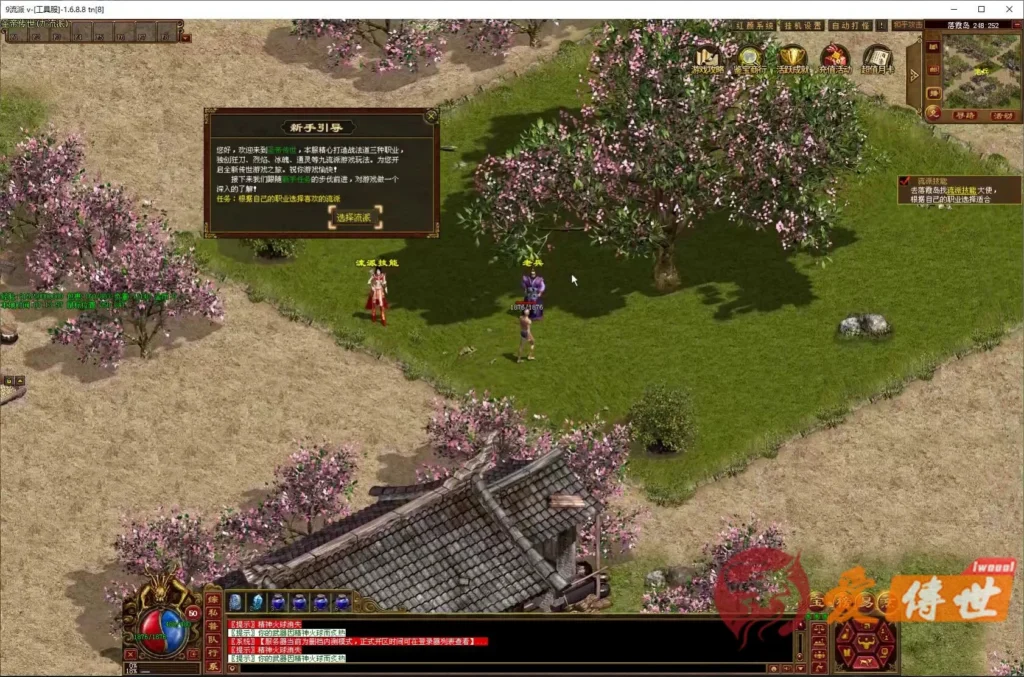Click the 选择流派 button in the guide
The width and height of the screenshot is (1024, 677).
tap(353, 217)
